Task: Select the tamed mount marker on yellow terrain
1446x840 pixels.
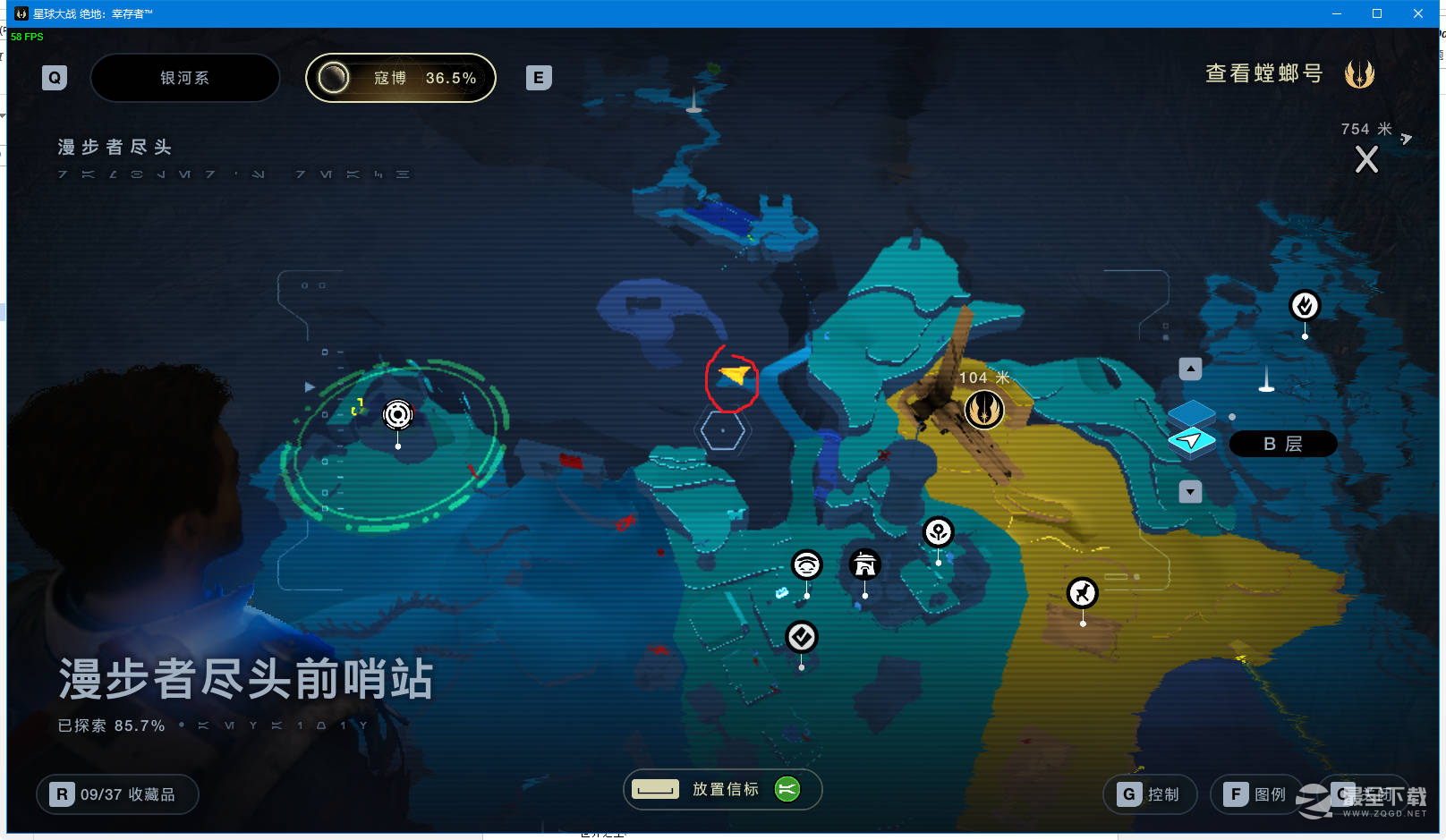Action: (x=1082, y=591)
